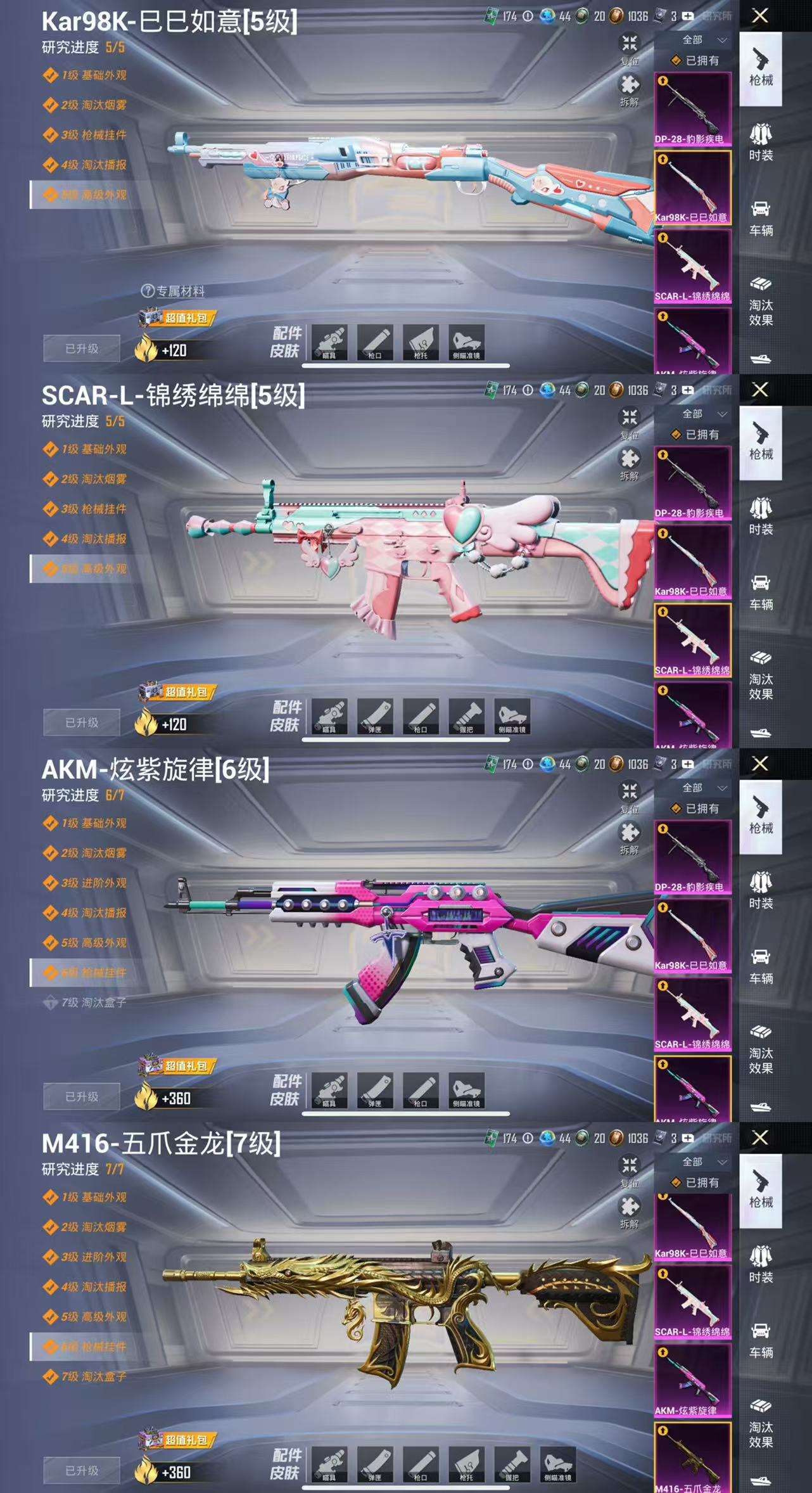Select 弹匣 skin slot on the AKM-炫紫旋律 screen
Viewport: 812px width, 1493px height.
pos(375,1090)
